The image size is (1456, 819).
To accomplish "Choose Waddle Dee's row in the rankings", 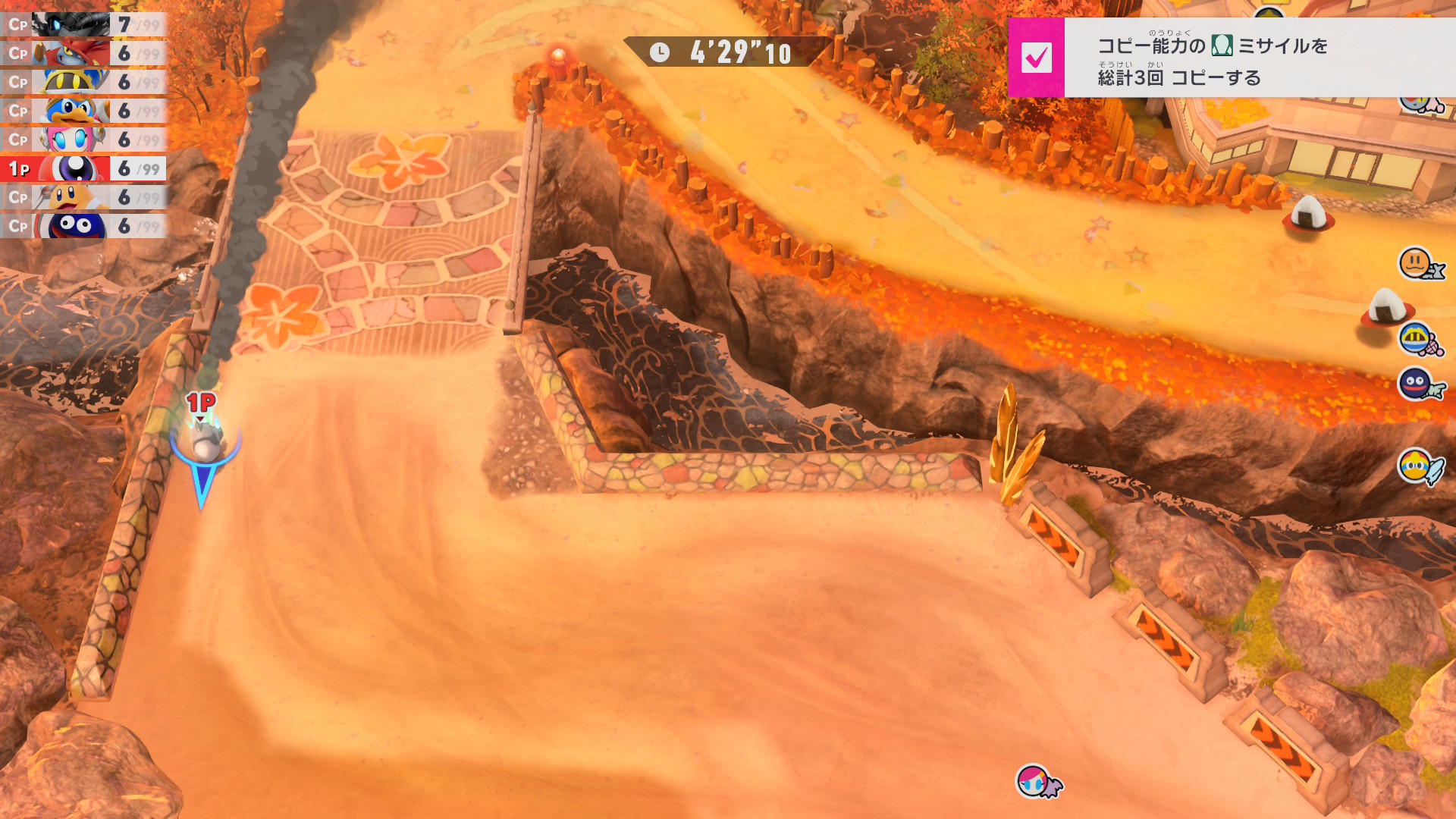I will [x=83, y=197].
